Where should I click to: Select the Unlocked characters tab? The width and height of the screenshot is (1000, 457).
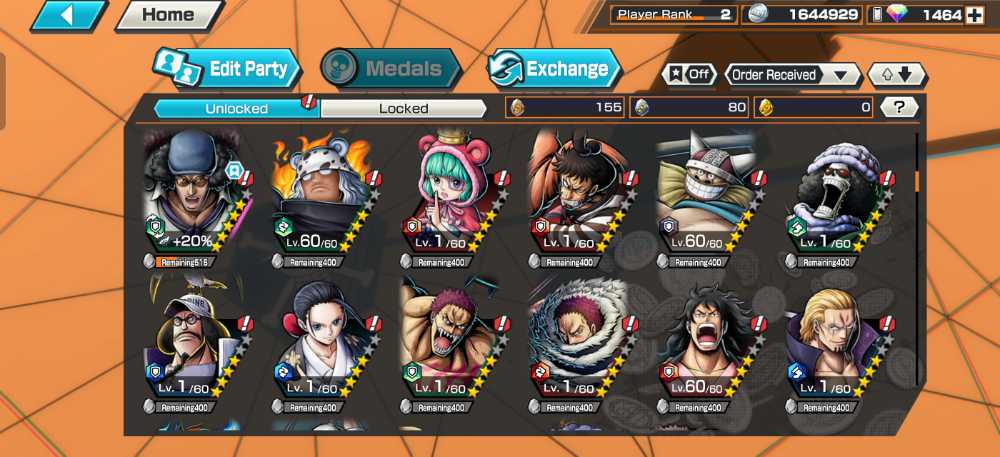pyautogui.click(x=236, y=108)
